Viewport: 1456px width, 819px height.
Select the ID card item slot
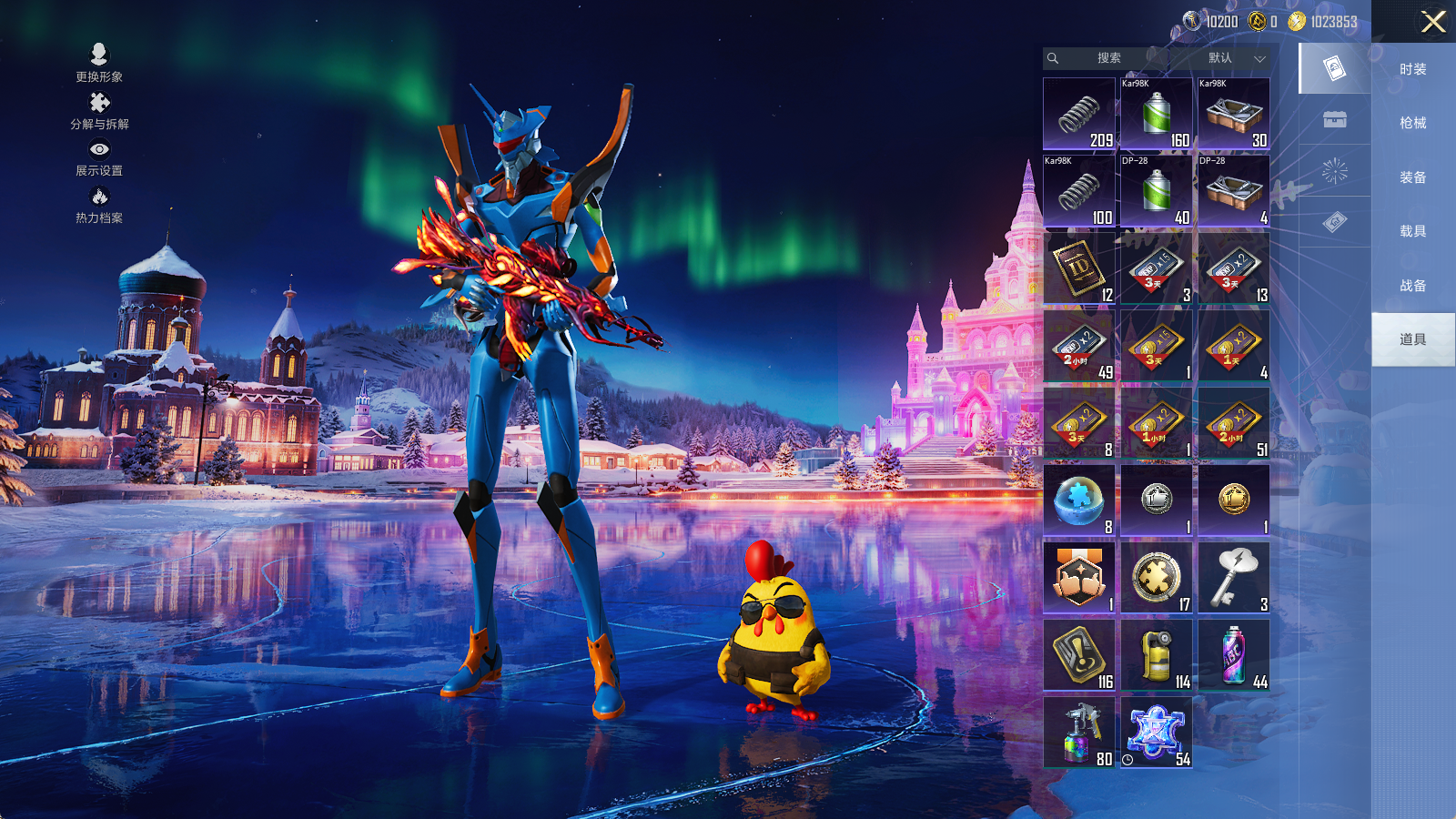pos(1079,268)
